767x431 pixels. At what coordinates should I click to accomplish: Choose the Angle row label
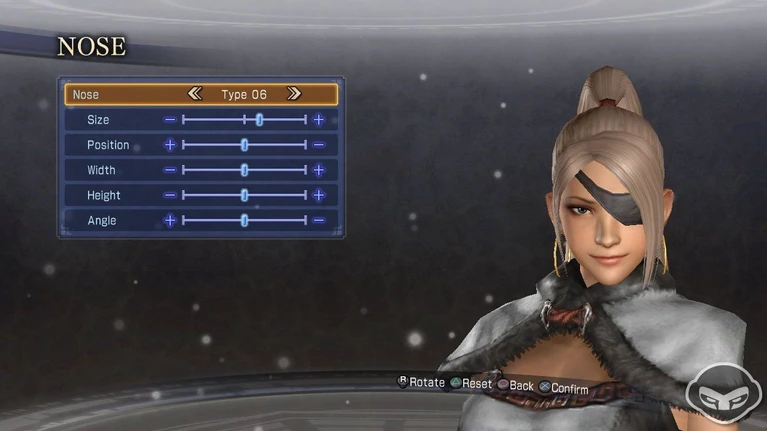[x=101, y=220]
